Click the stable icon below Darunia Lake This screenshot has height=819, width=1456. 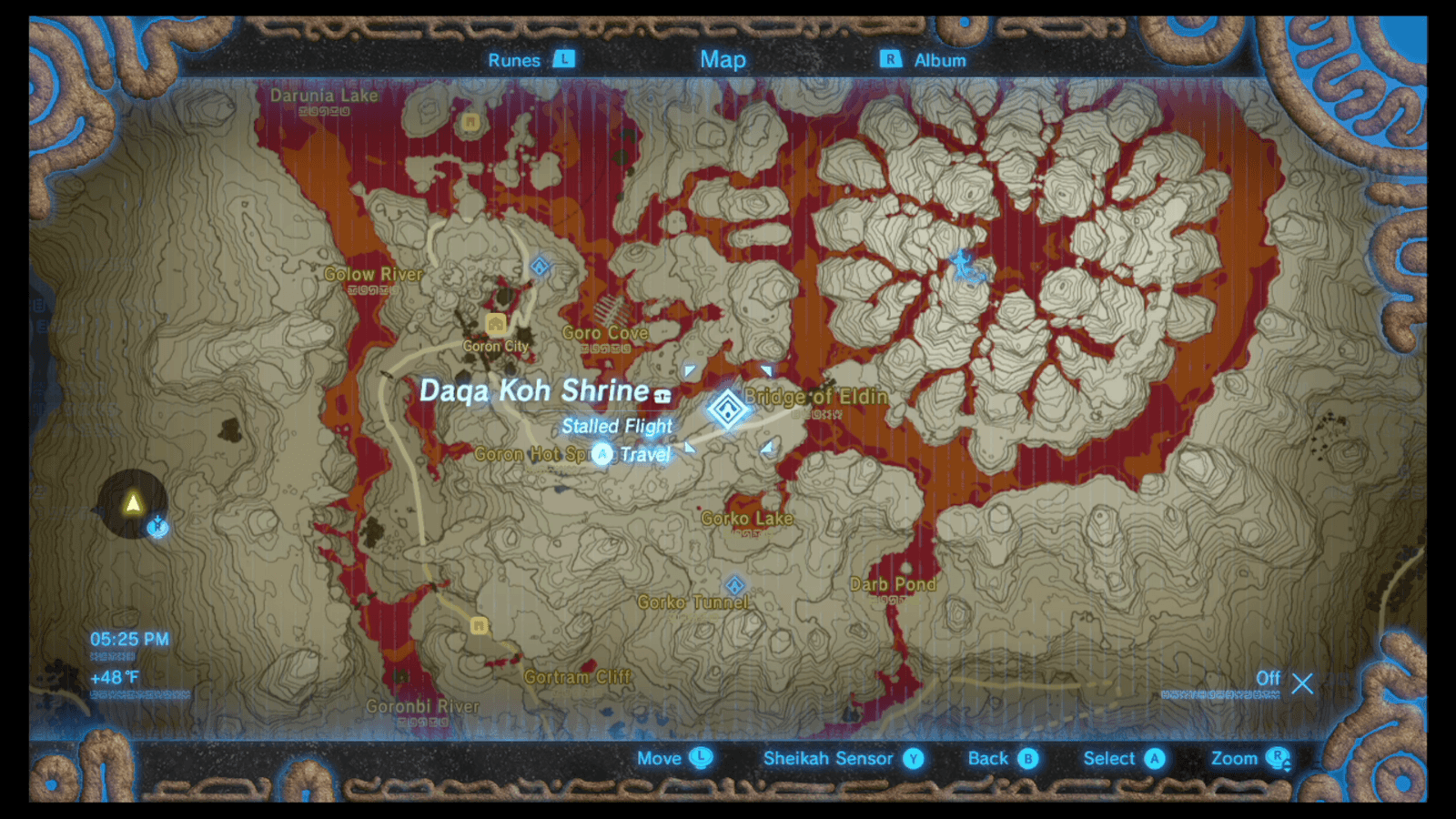point(470,122)
